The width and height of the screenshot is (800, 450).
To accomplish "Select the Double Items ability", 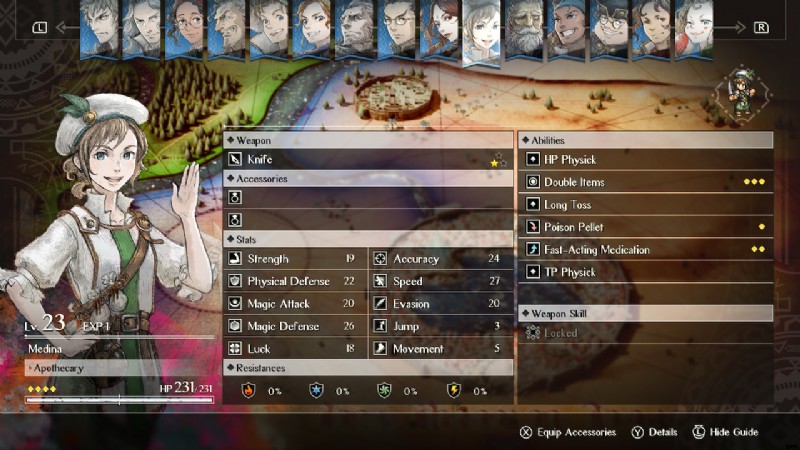I will click(645, 182).
